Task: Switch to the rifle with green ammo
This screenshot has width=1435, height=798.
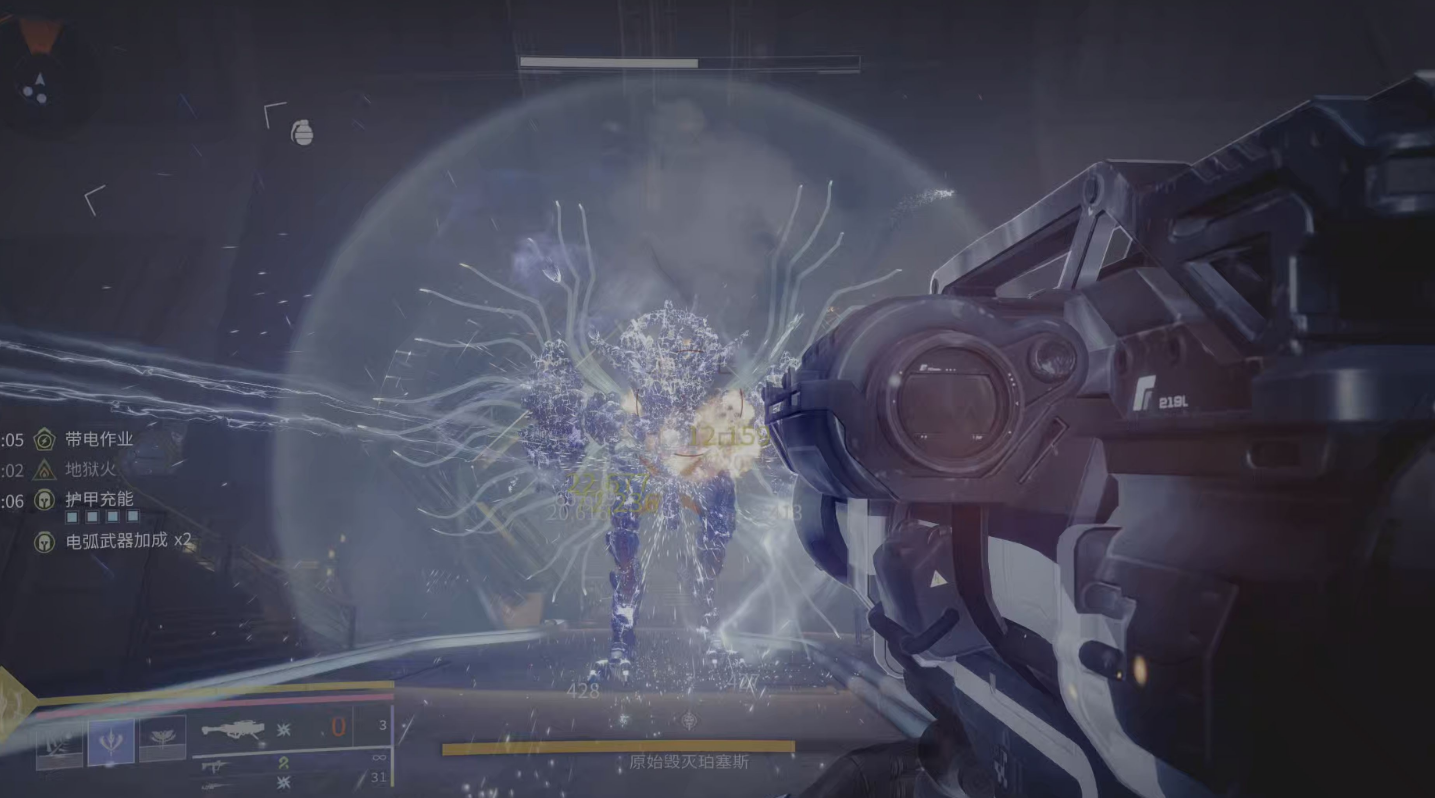Action: point(216,765)
